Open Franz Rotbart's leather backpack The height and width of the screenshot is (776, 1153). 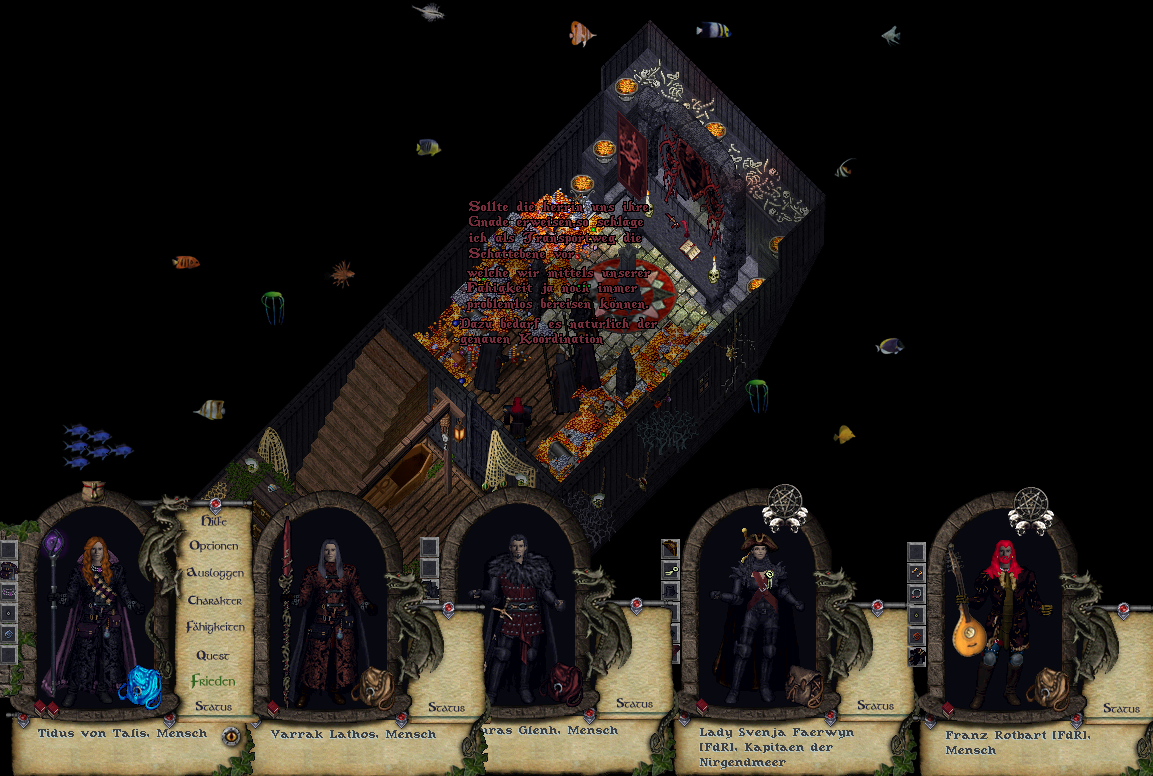pyautogui.click(x=1051, y=688)
